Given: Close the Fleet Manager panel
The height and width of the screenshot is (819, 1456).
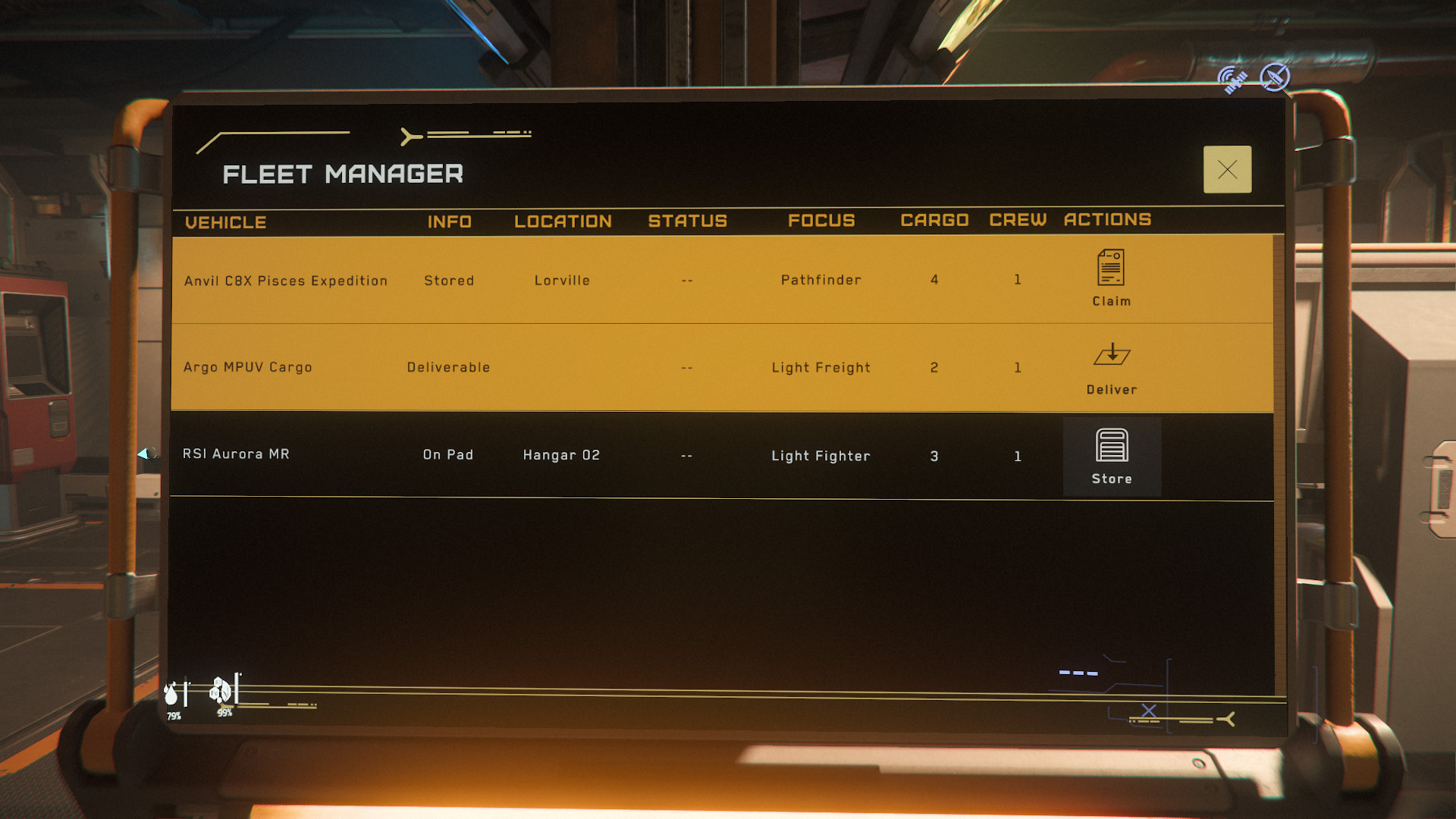Looking at the screenshot, I should (1227, 170).
